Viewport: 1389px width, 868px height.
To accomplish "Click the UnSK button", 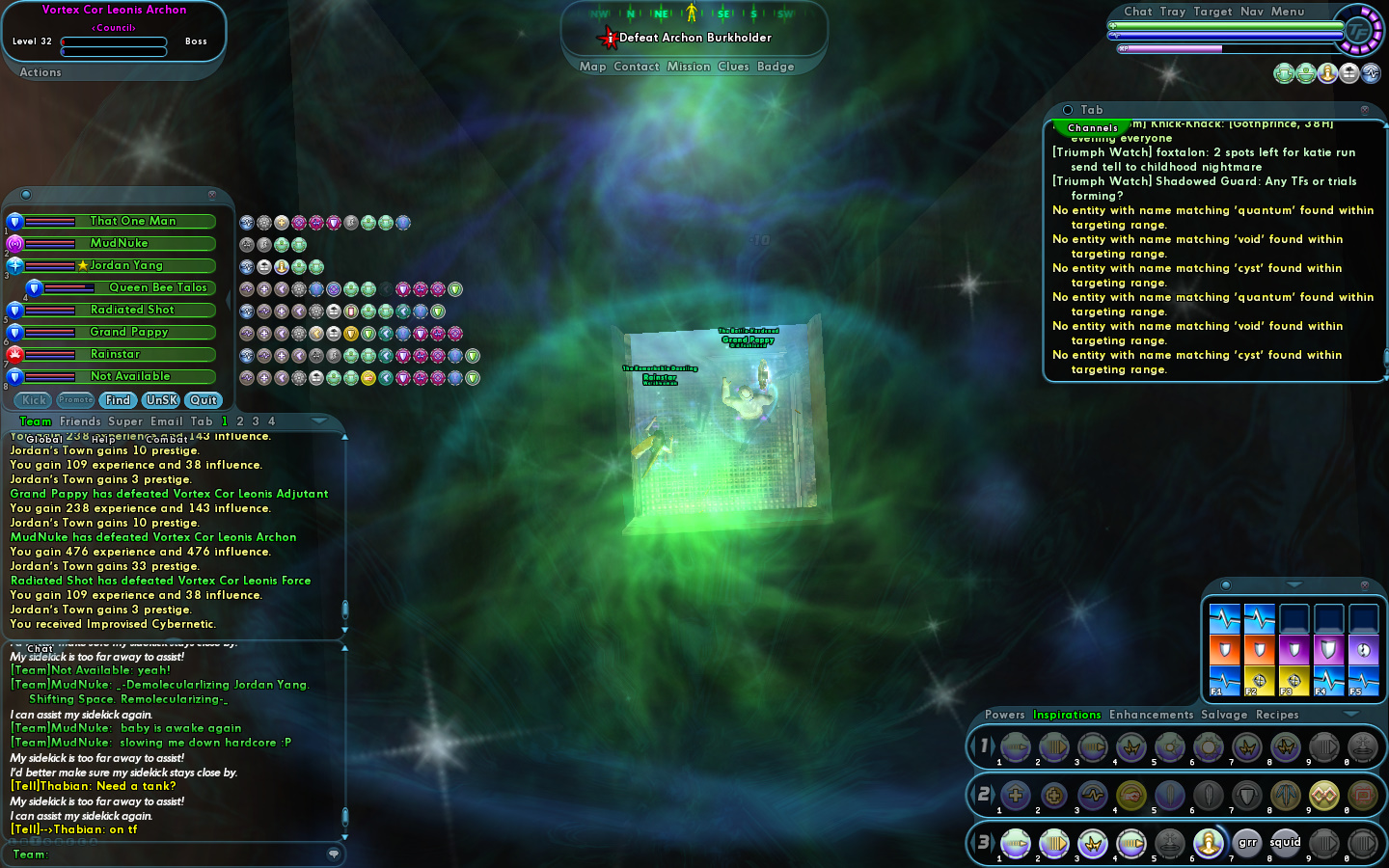I will coord(161,400).
